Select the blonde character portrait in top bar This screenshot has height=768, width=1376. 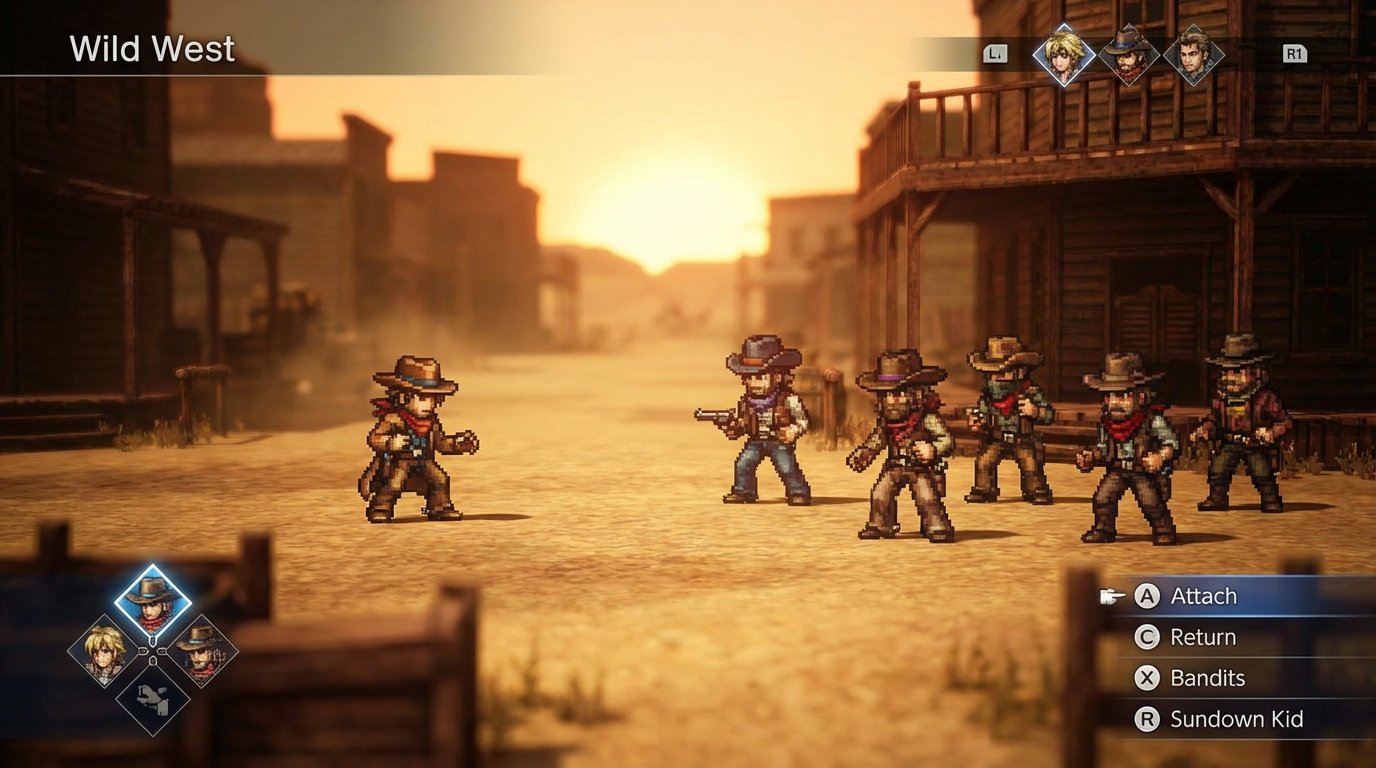pyautogui.click(x=1066, y=55)
